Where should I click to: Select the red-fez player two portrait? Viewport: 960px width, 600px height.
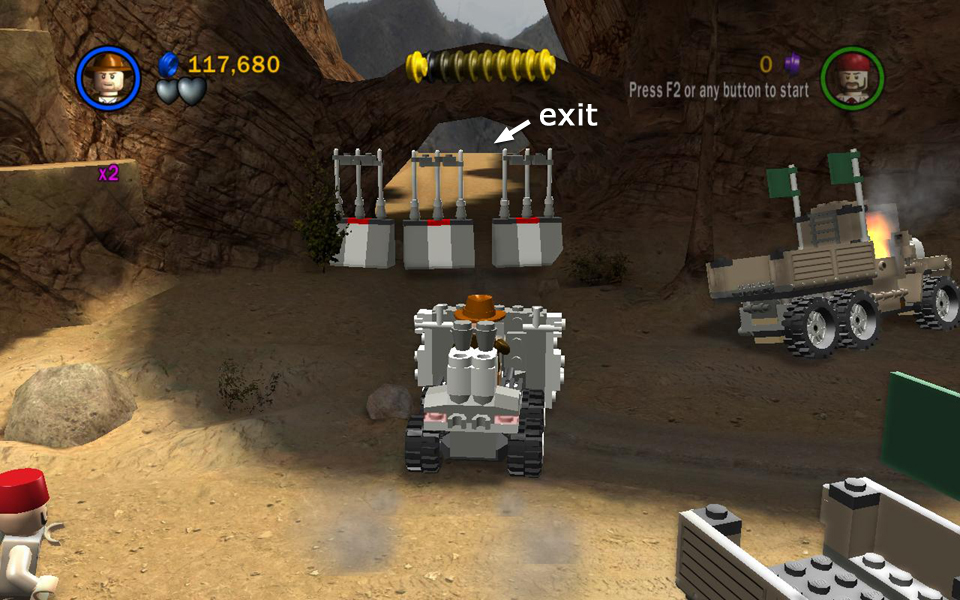tap(852, 76)
